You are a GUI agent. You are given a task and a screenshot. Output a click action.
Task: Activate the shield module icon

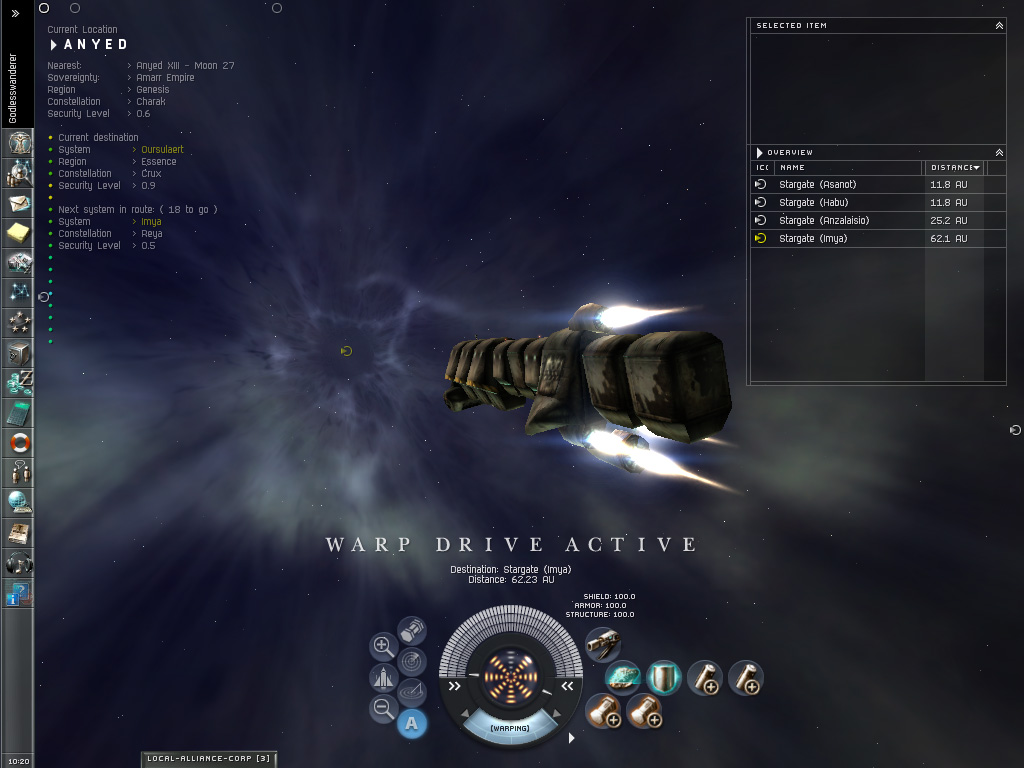point(664,678)
